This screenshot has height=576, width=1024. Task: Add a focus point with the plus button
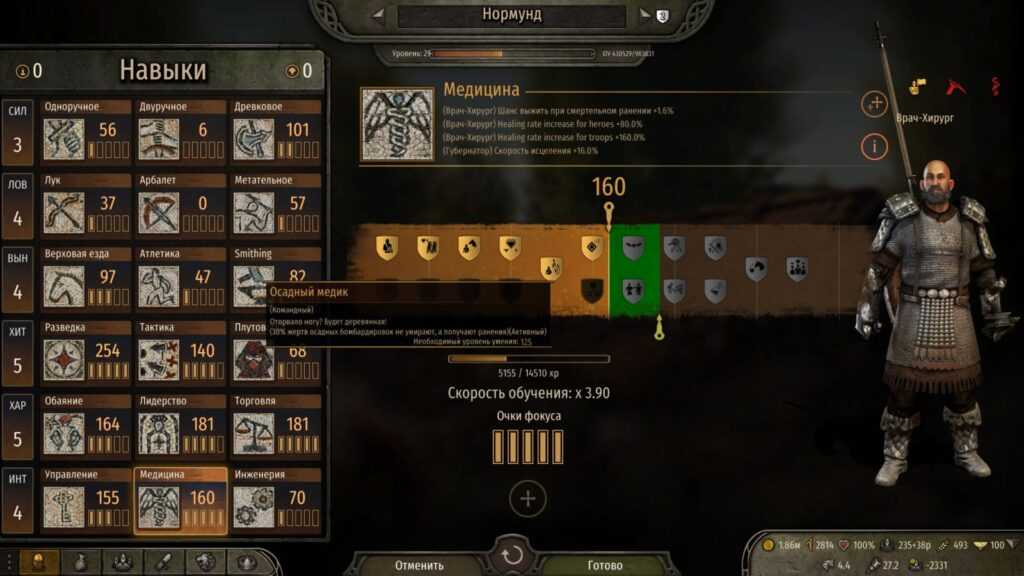528,498
